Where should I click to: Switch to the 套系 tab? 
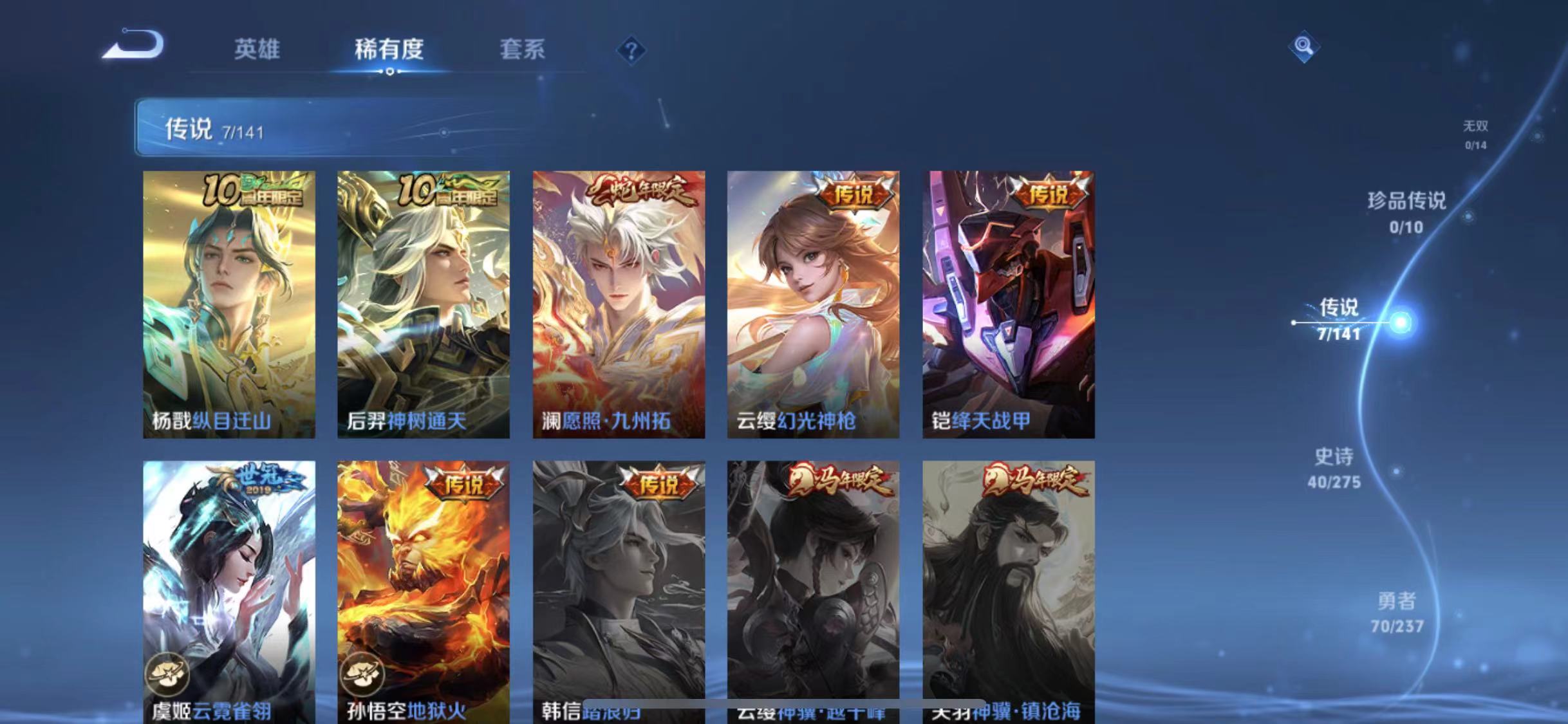[523, 50]
